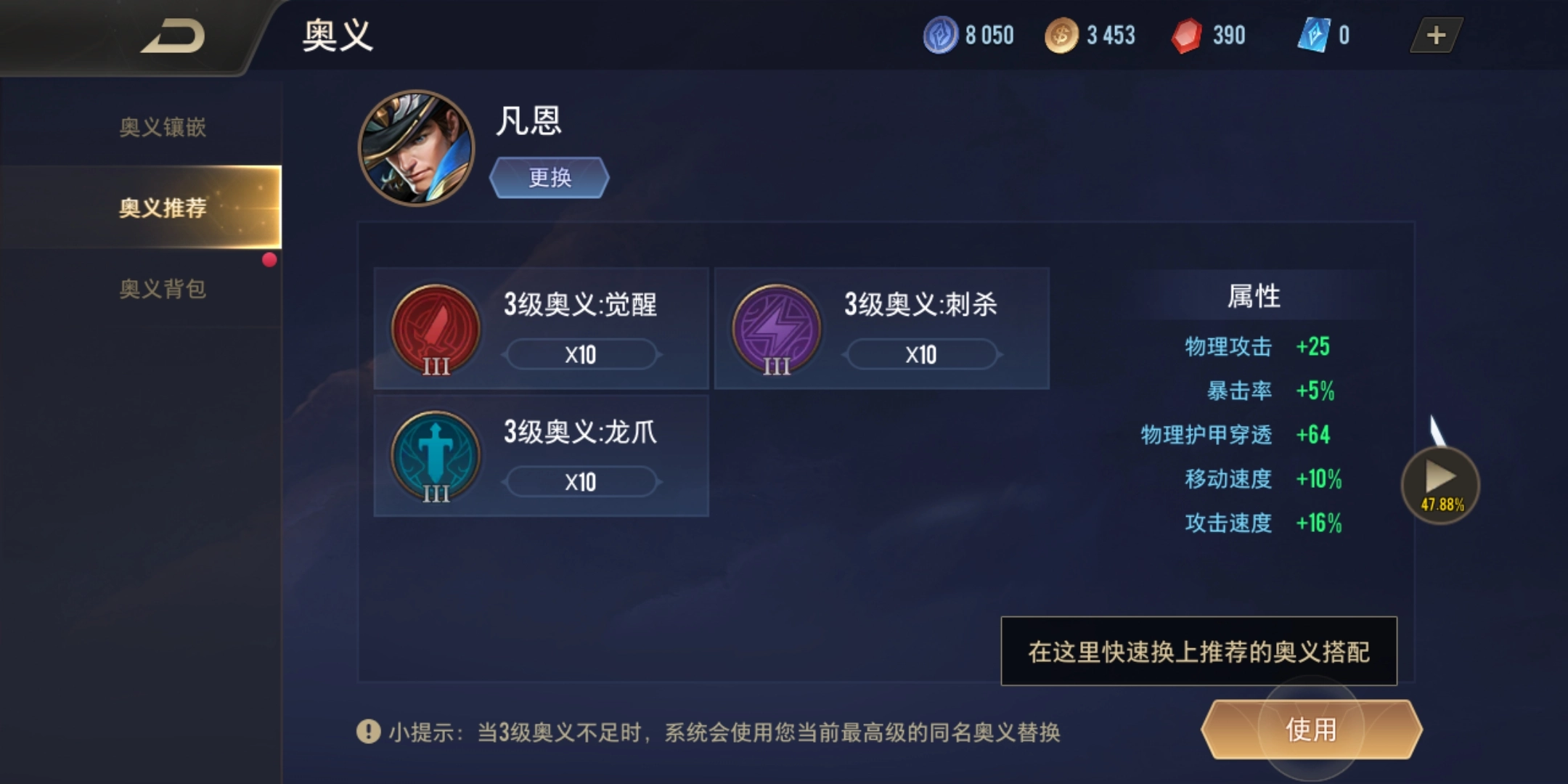Switch to the 奥义镶嵌 tab

point(163,128)
